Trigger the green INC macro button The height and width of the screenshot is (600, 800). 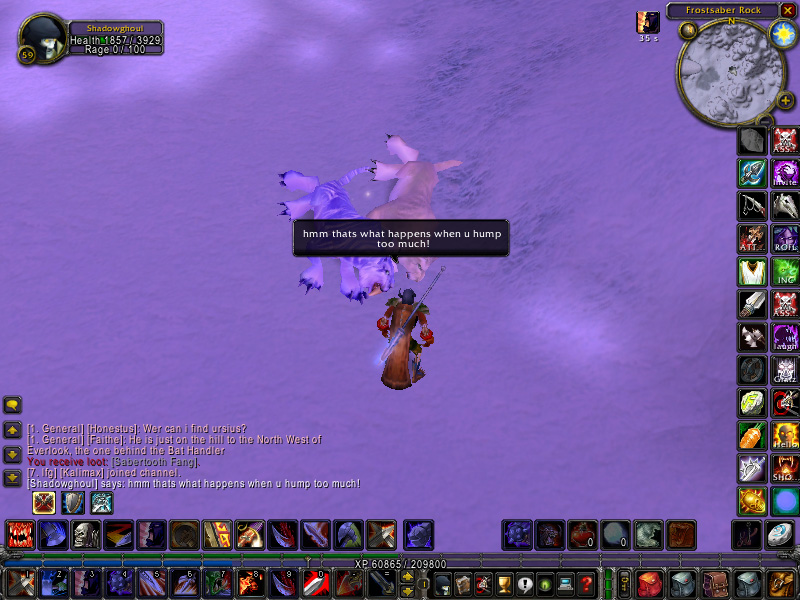pyautogui.click(x=785, y=272)
